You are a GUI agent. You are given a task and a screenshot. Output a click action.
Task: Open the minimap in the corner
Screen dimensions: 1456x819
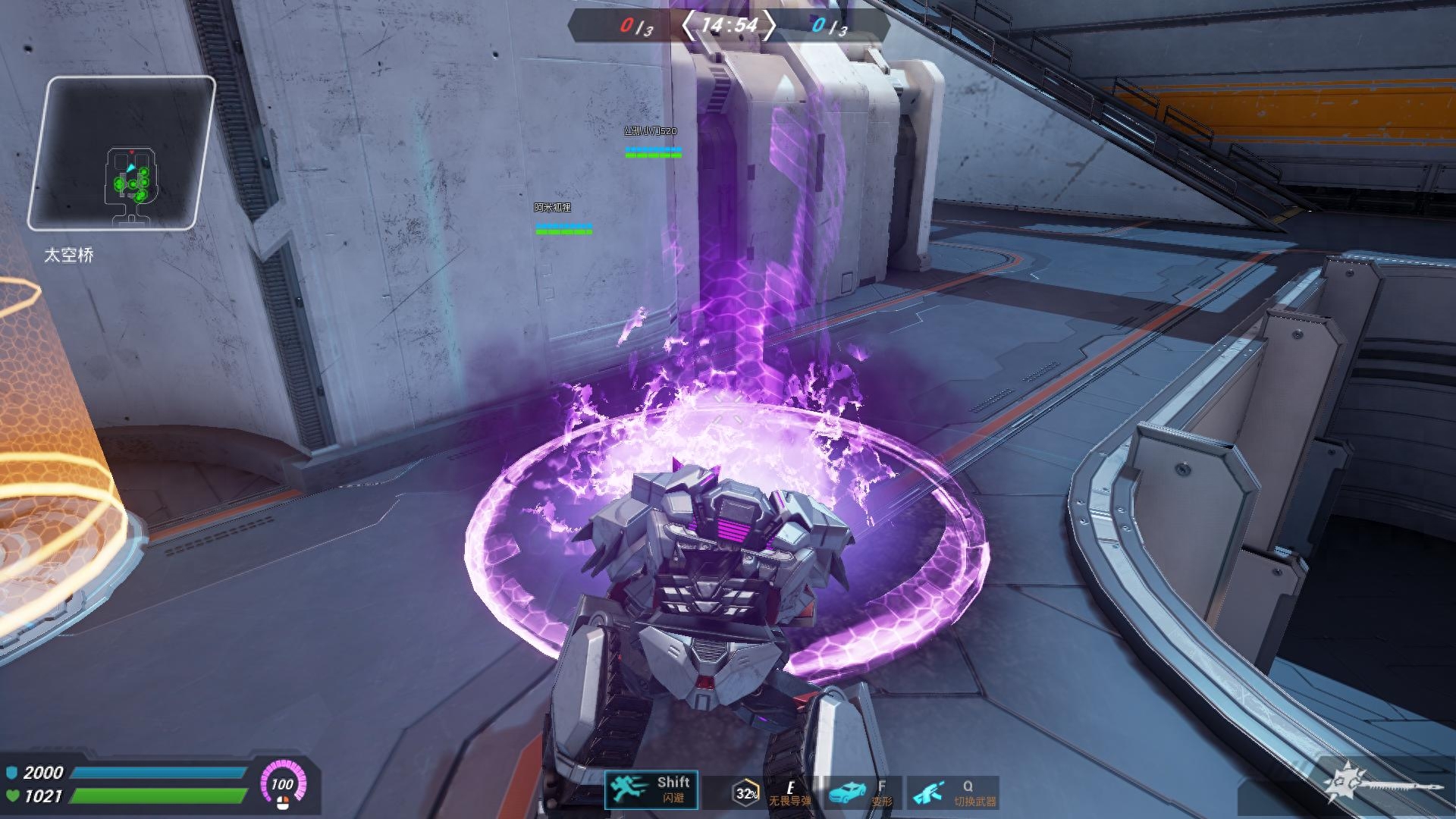point(121,154)
